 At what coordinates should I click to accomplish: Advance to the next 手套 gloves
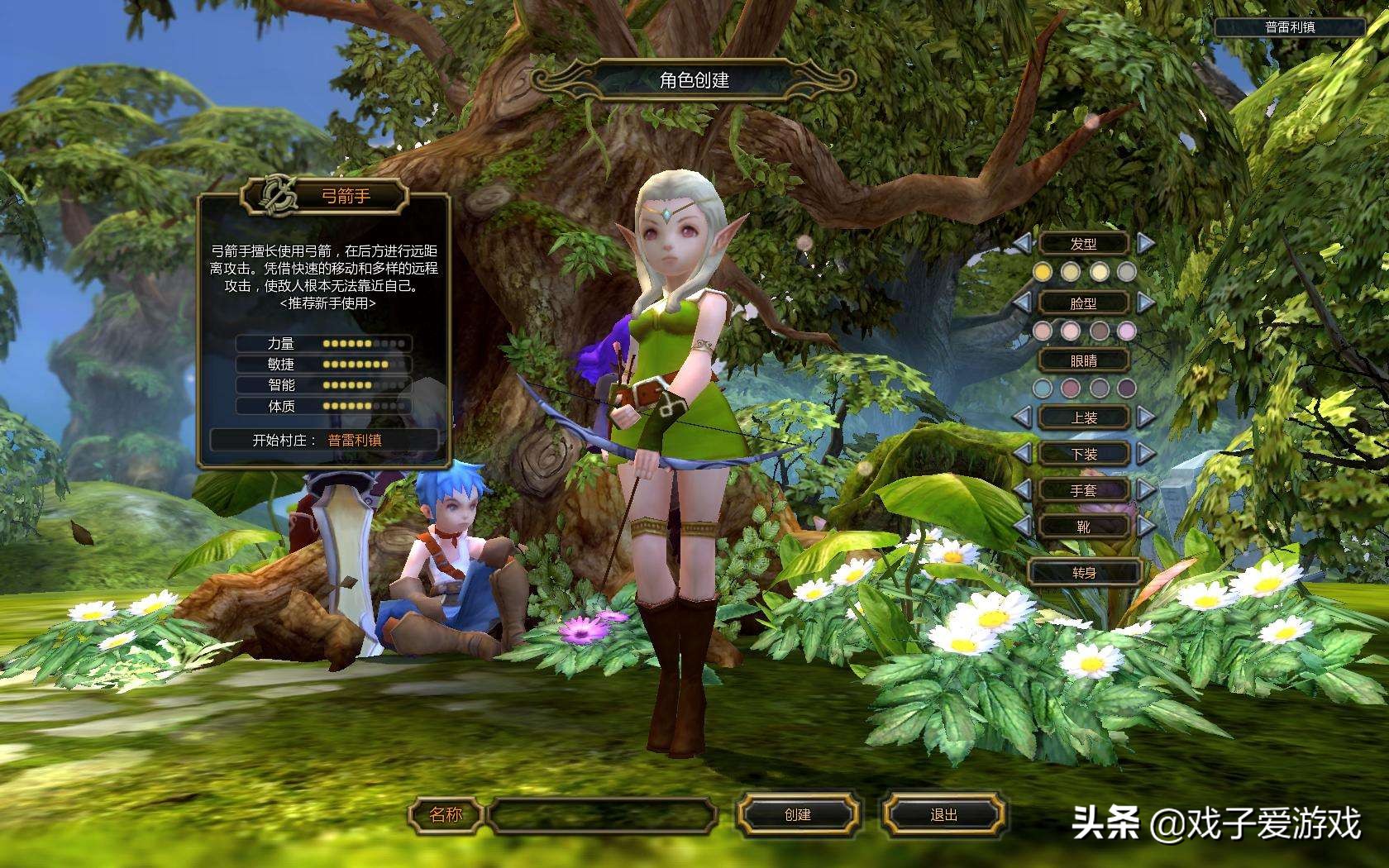pyautogui.click(x=1145, y=490)
